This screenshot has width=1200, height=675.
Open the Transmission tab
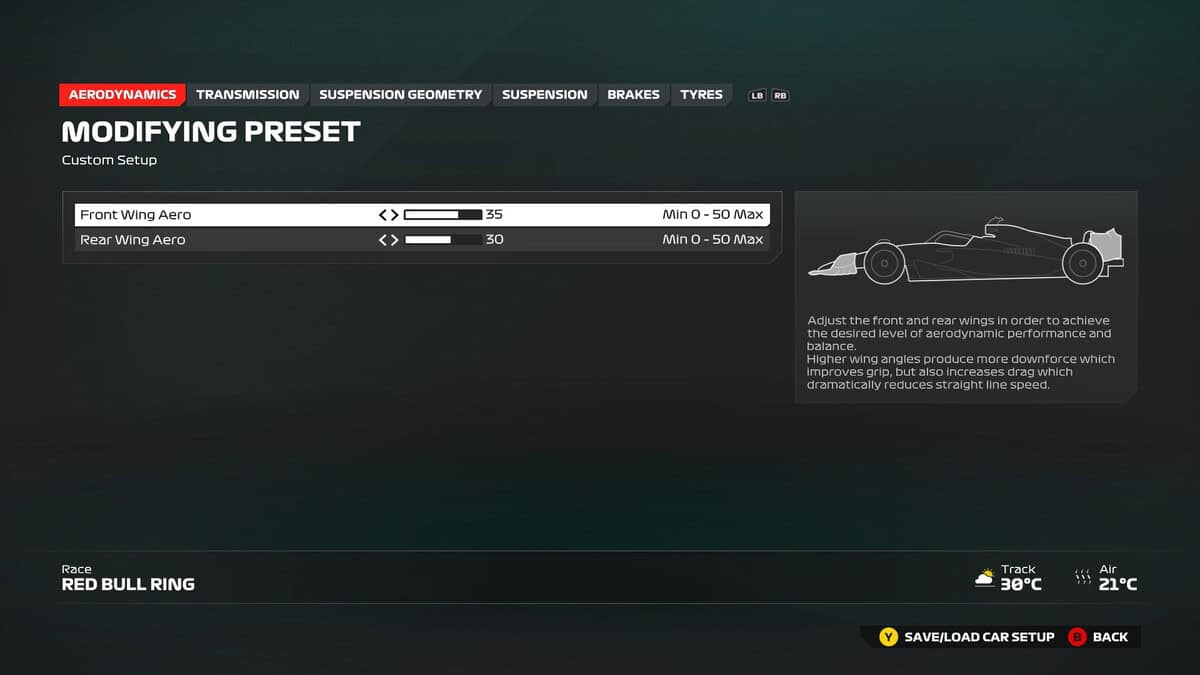[247, 95]
